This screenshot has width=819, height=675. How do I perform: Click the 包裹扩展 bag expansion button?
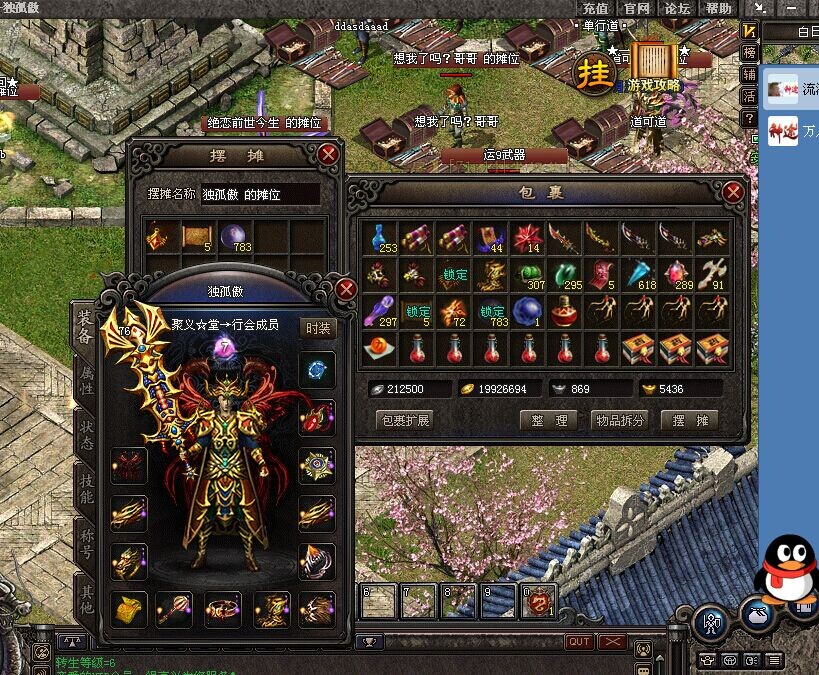404,420
